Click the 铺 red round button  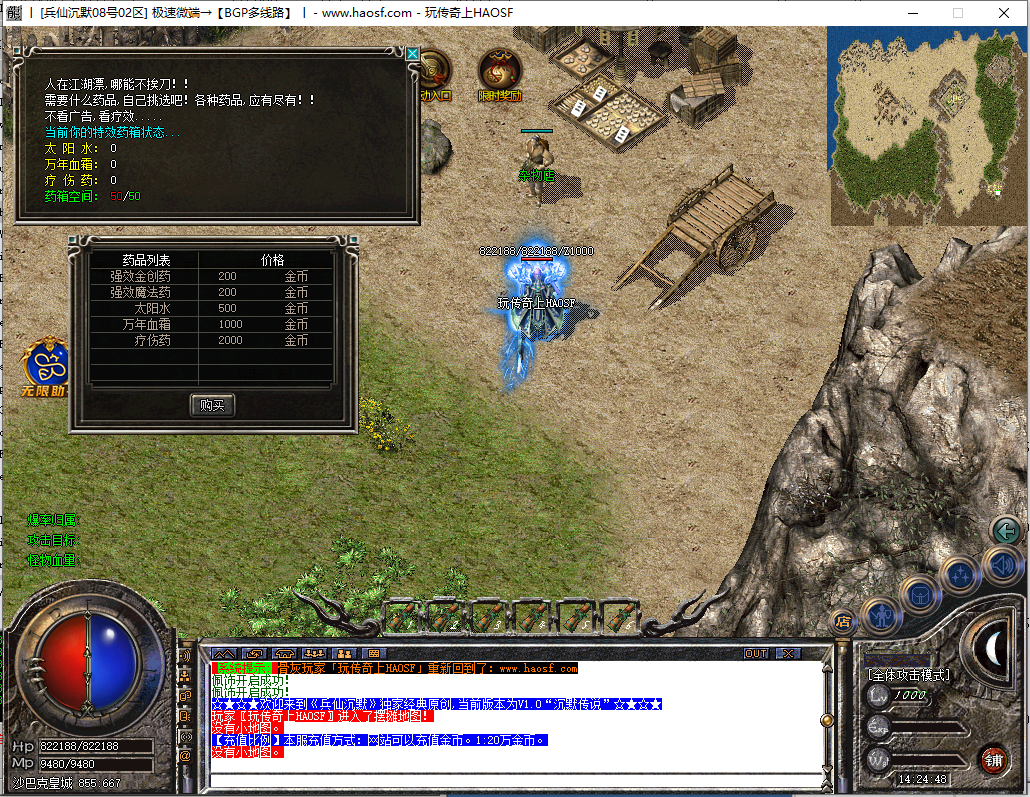tap(993, 757)
